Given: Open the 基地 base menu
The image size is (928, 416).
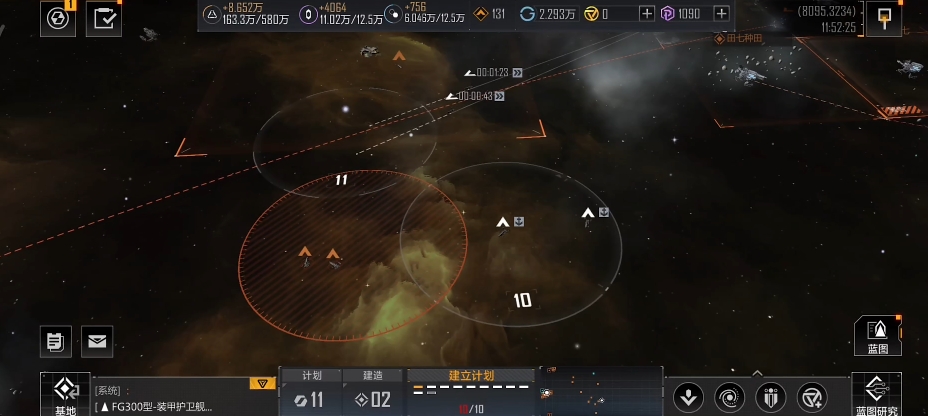Looking at the screenshot, I should [65, 395].
